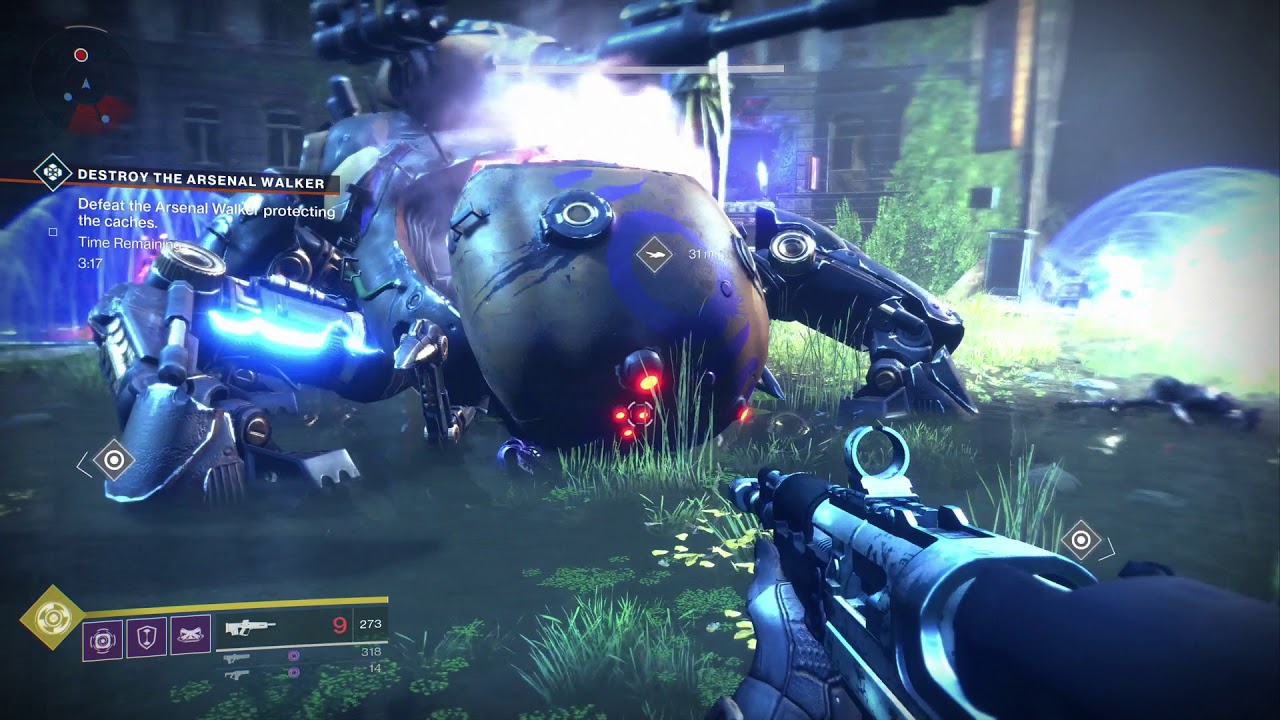Select the public event diamond icon
The image size is (1280, 720).
coord(50,173)
